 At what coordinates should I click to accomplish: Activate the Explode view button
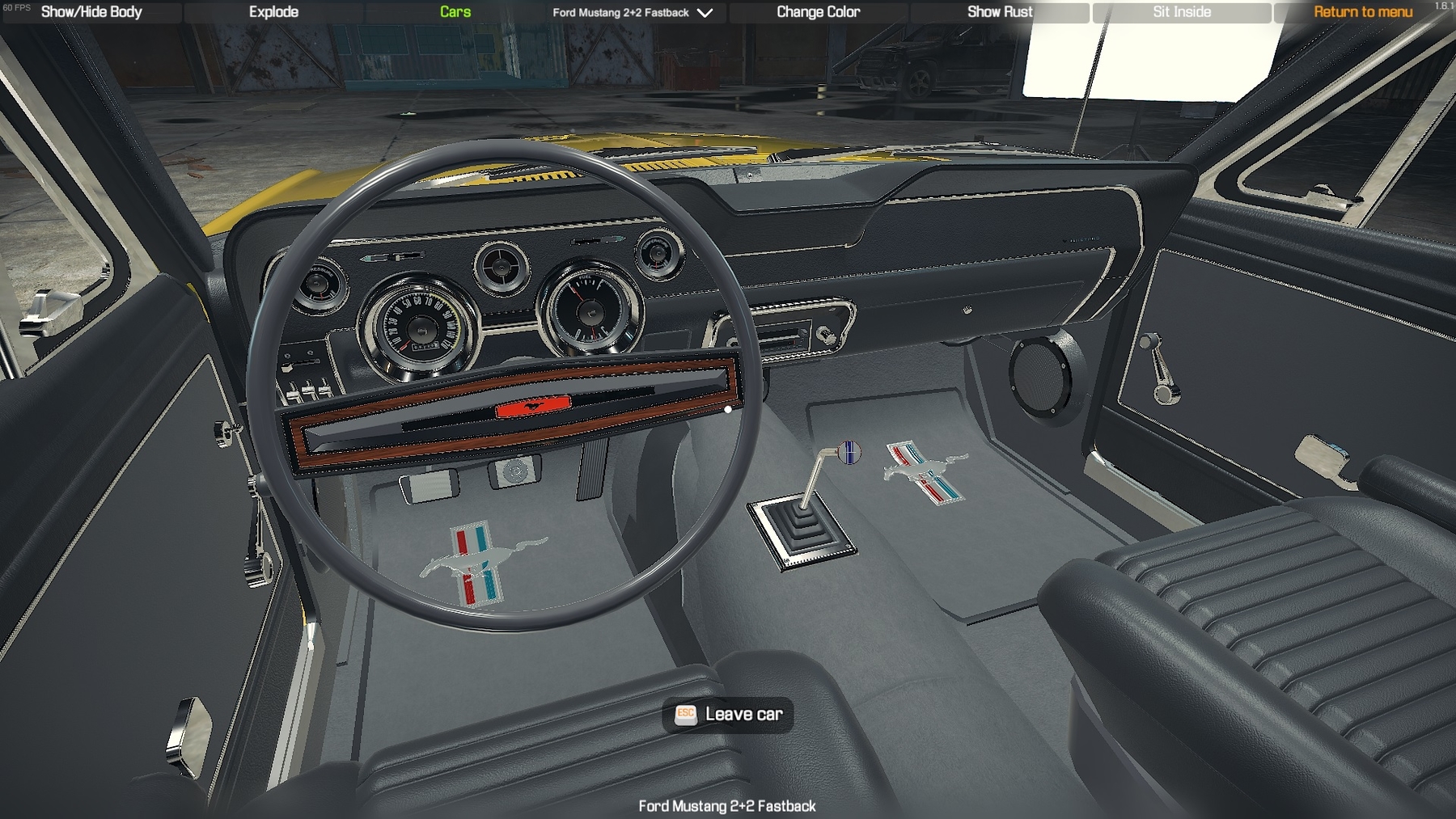(273, 12)
